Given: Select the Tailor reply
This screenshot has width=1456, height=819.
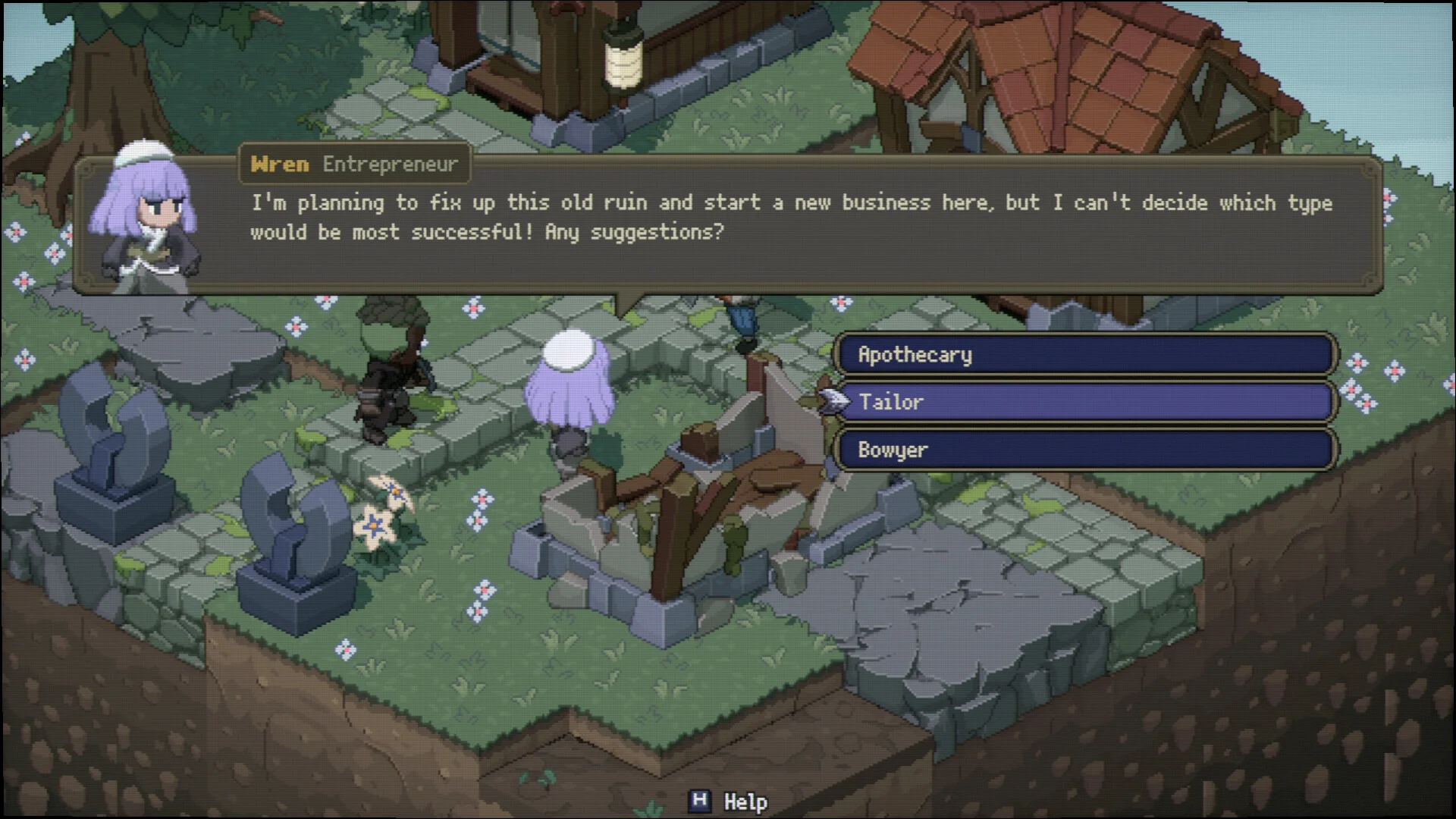Looking at the screenshot, I should [x=1084, y=402].
